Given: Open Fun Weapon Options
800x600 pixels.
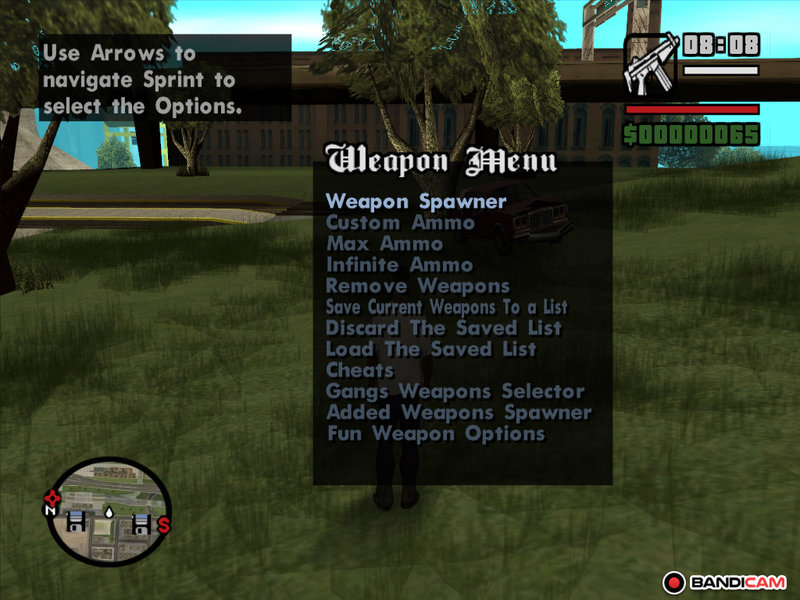Looking at the screenshot, I should 435,434.
